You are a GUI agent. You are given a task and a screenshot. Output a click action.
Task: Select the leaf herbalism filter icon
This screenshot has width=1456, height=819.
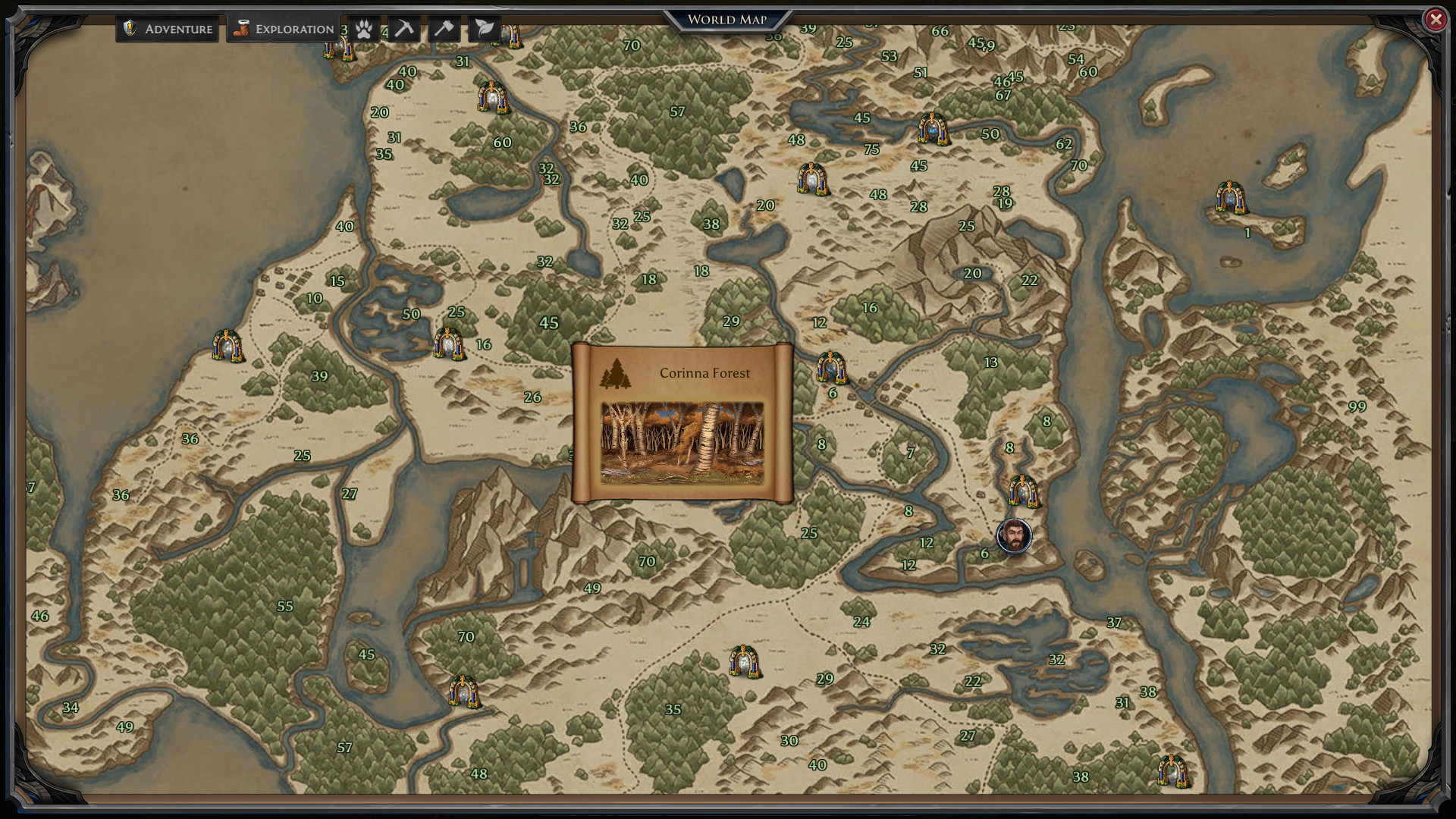point(484,28)
